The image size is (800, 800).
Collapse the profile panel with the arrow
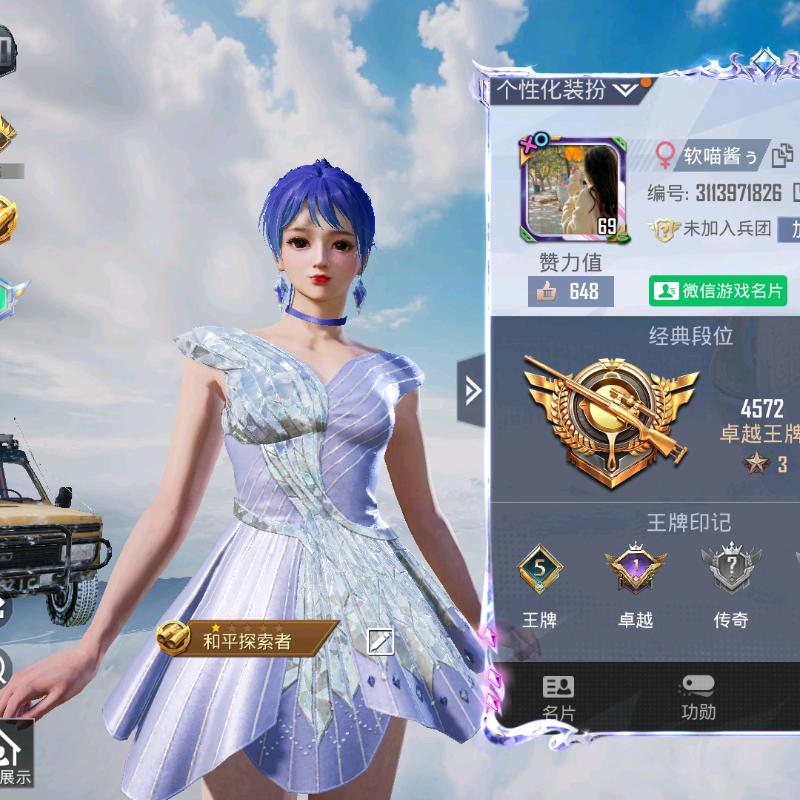pos(472,390)
